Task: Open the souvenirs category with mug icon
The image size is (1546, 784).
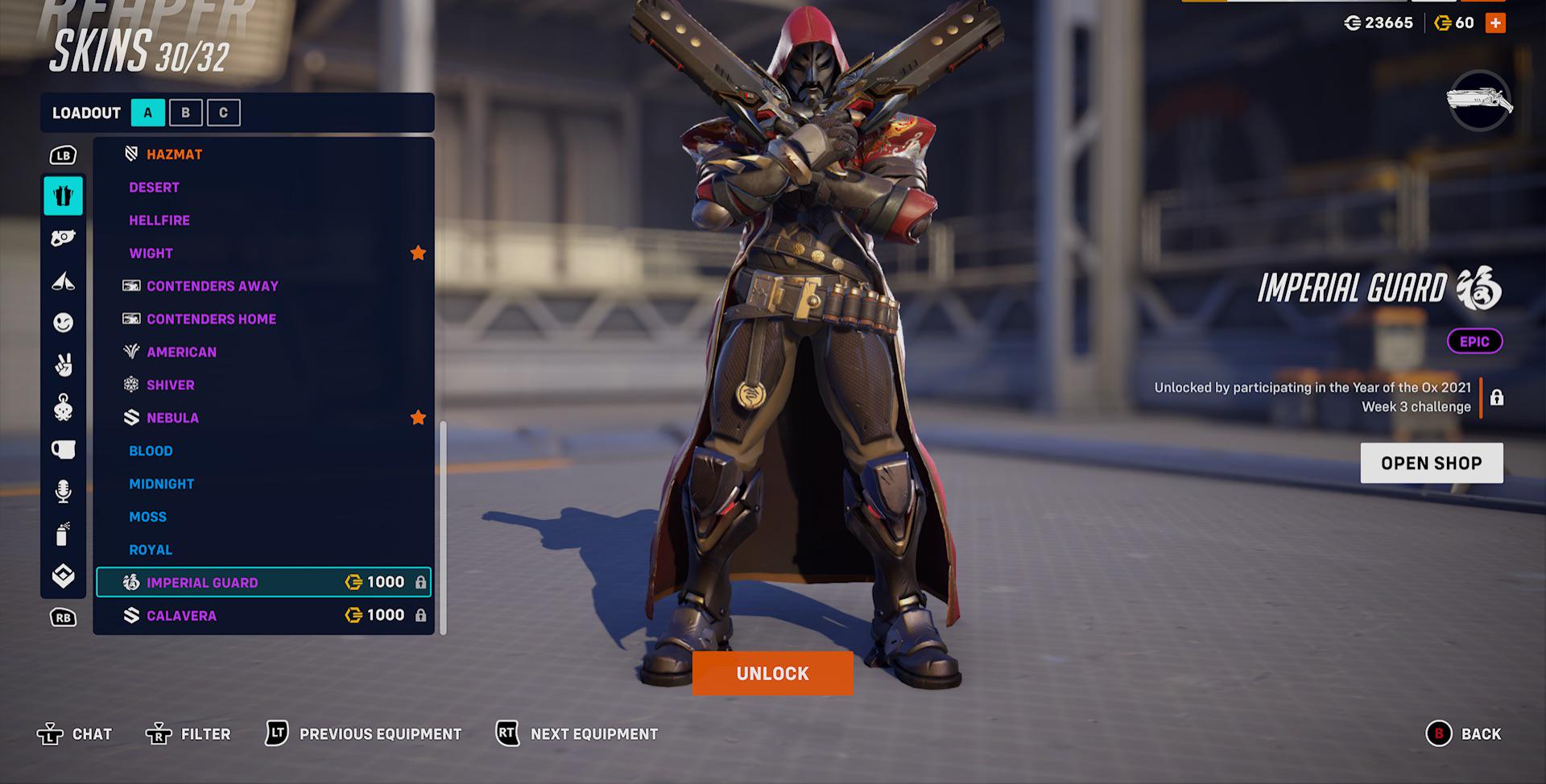Action: coord(63,451)
